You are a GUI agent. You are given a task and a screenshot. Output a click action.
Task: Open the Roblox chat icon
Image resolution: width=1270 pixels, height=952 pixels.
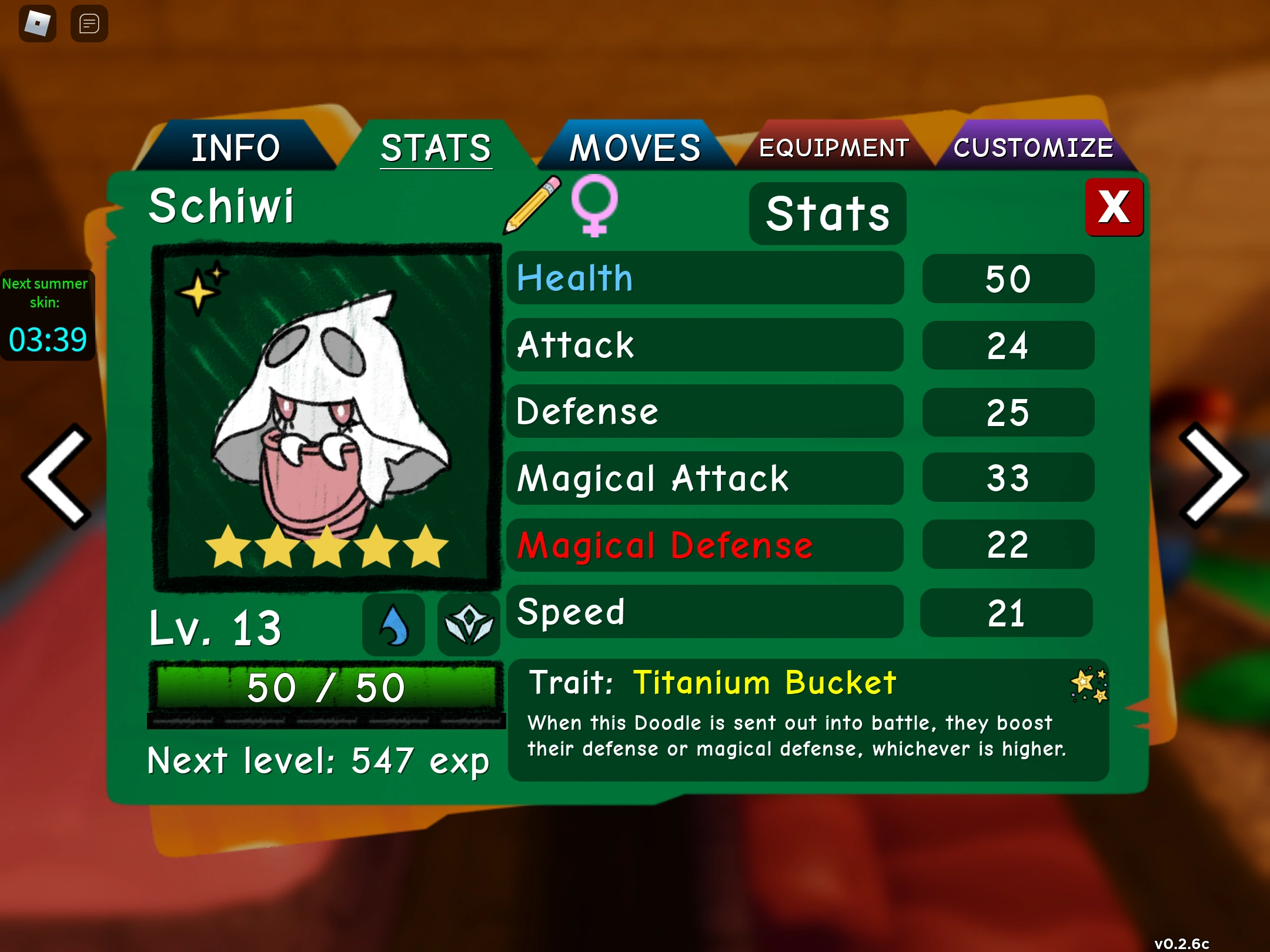click(x=89, y=24)
